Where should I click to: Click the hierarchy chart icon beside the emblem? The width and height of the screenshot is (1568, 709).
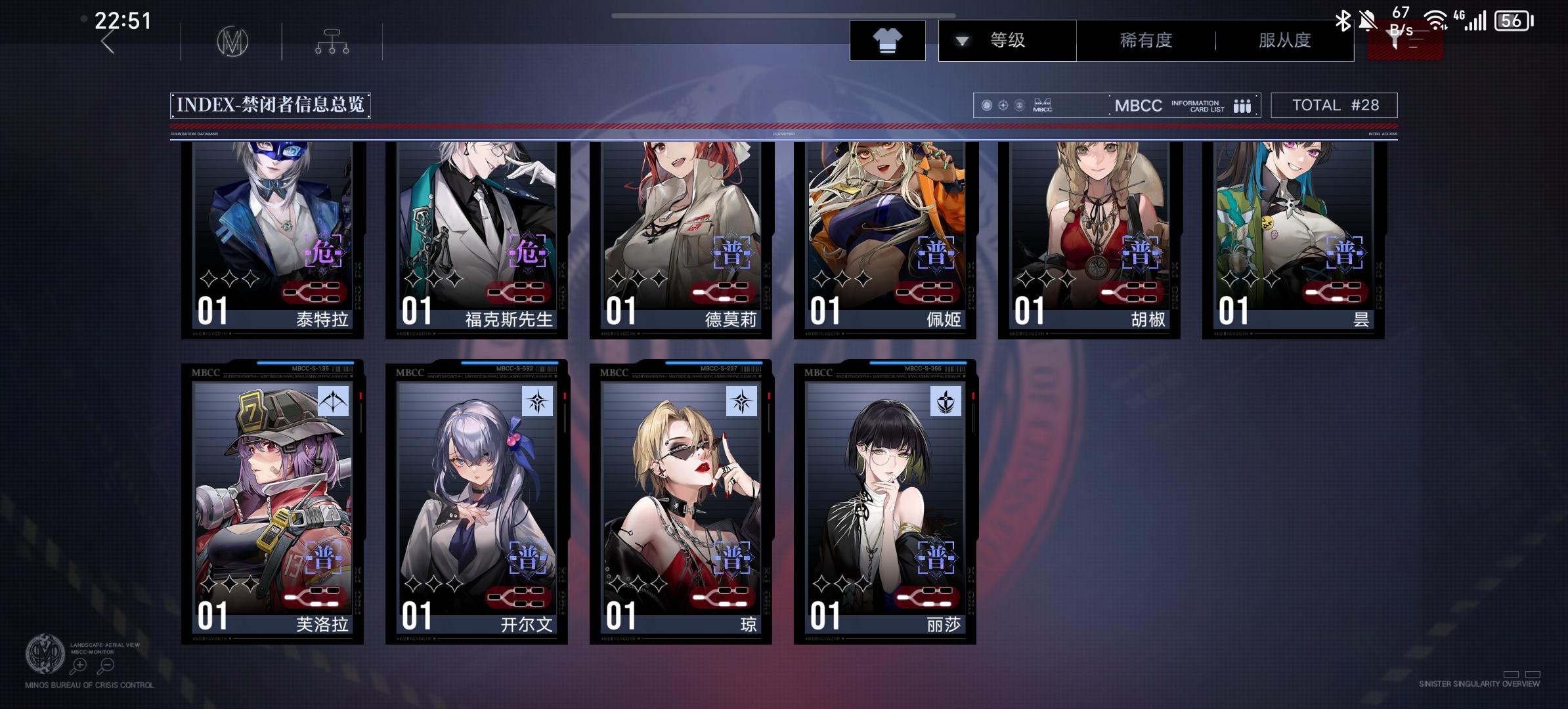coord(332,41)
